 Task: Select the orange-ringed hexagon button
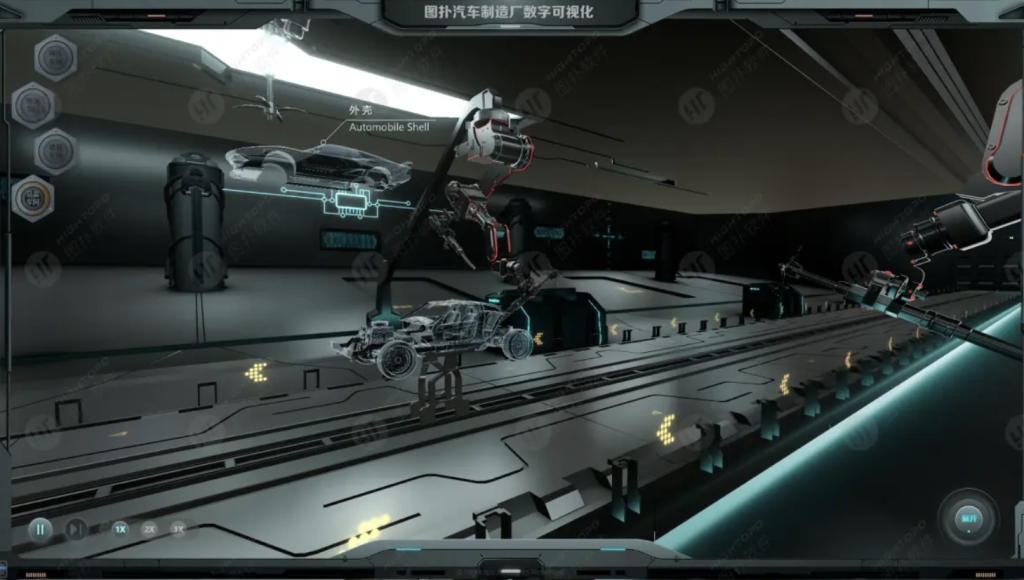pos(33,198)
